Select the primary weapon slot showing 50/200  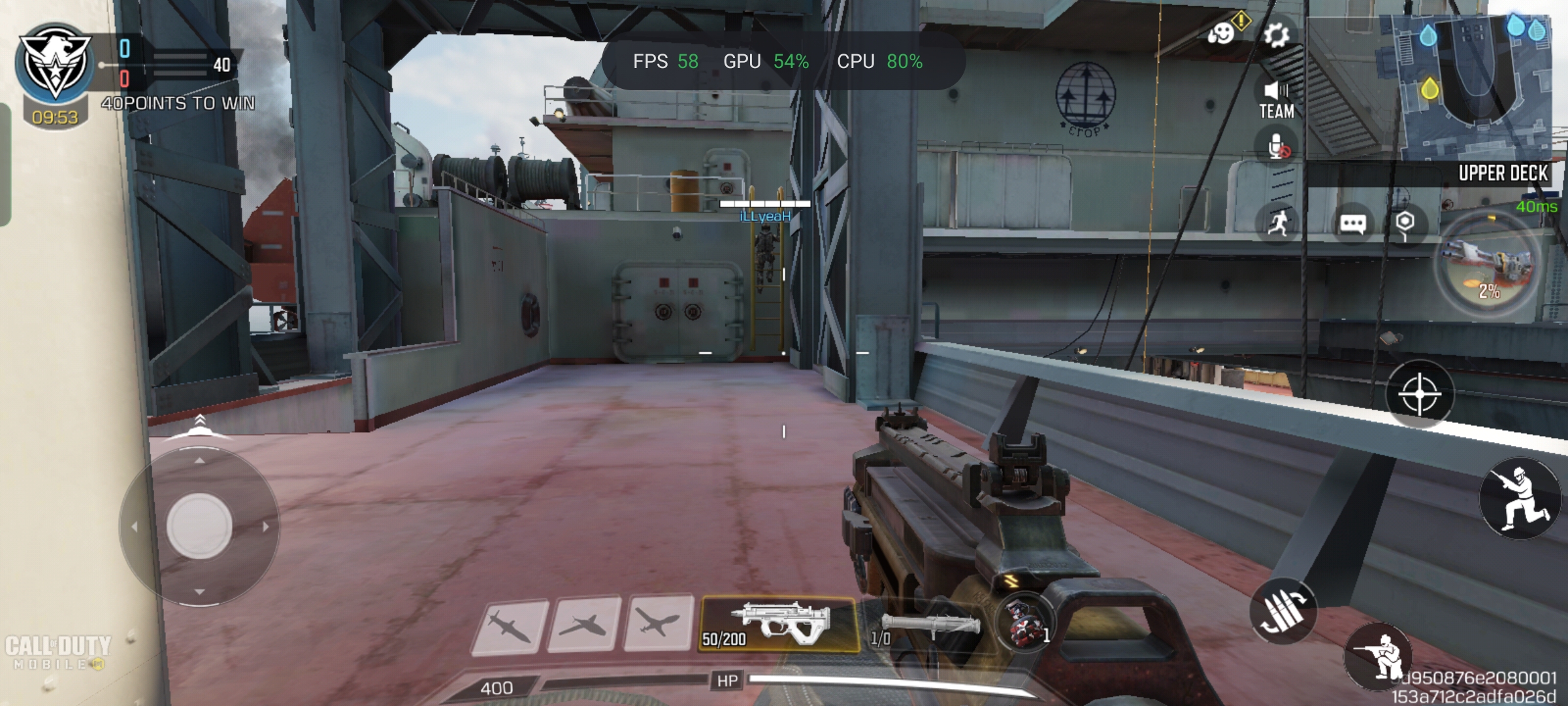pos(778,624)
